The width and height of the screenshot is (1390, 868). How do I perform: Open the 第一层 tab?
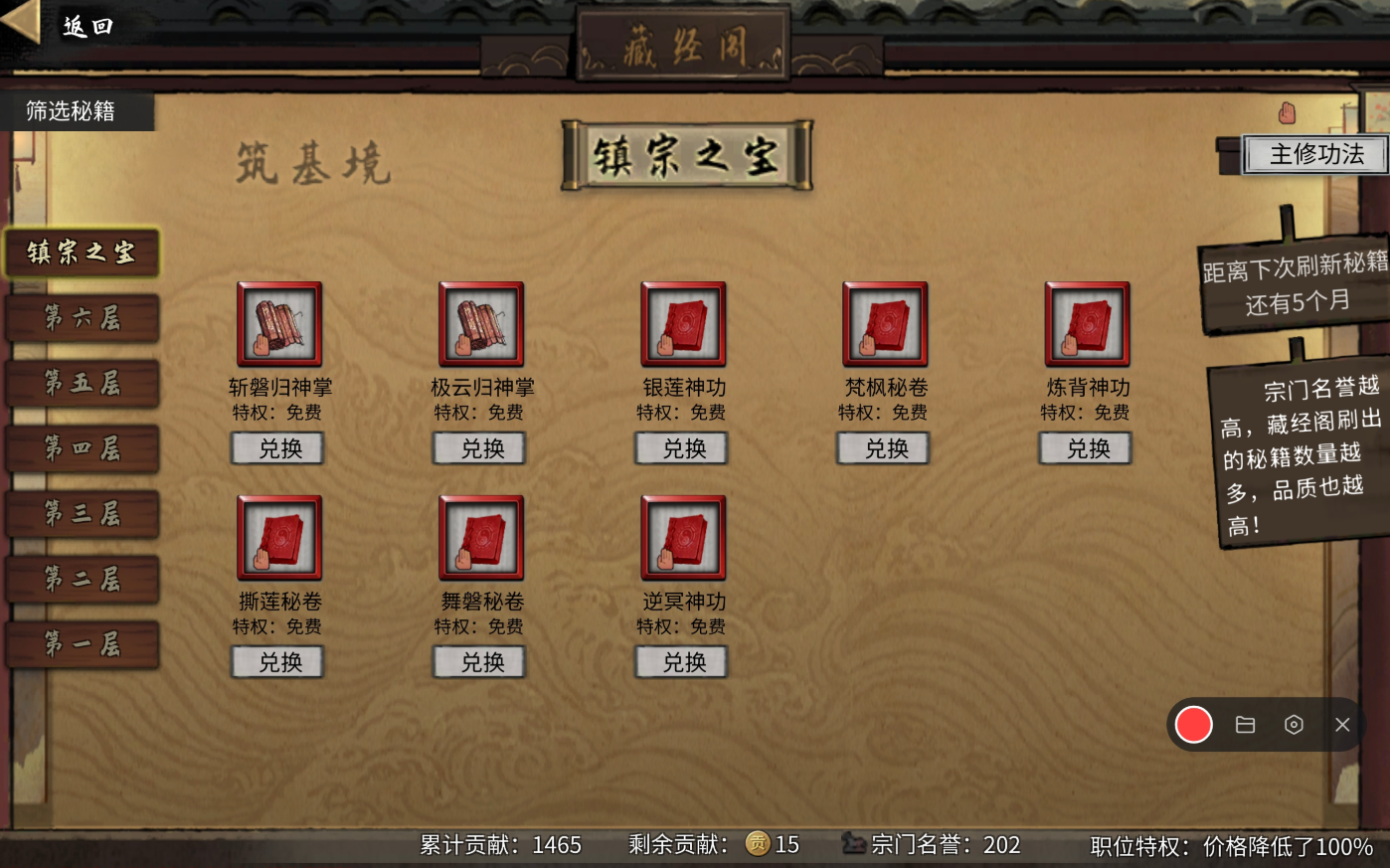coord(80,644)
